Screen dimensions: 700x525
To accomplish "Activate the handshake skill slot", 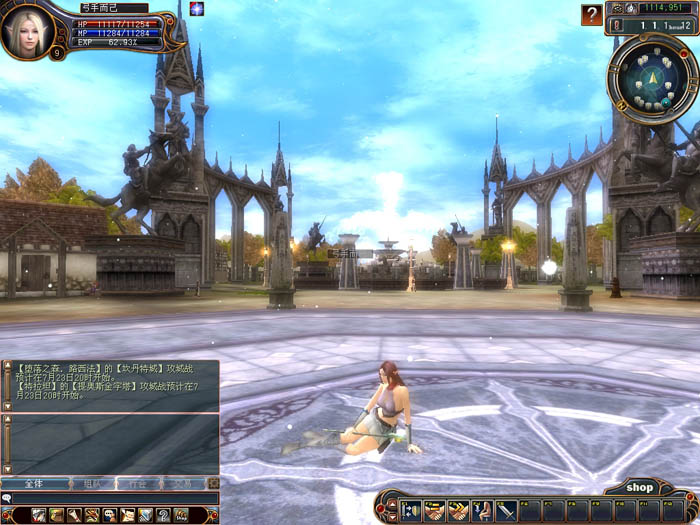I will point(435,510).
